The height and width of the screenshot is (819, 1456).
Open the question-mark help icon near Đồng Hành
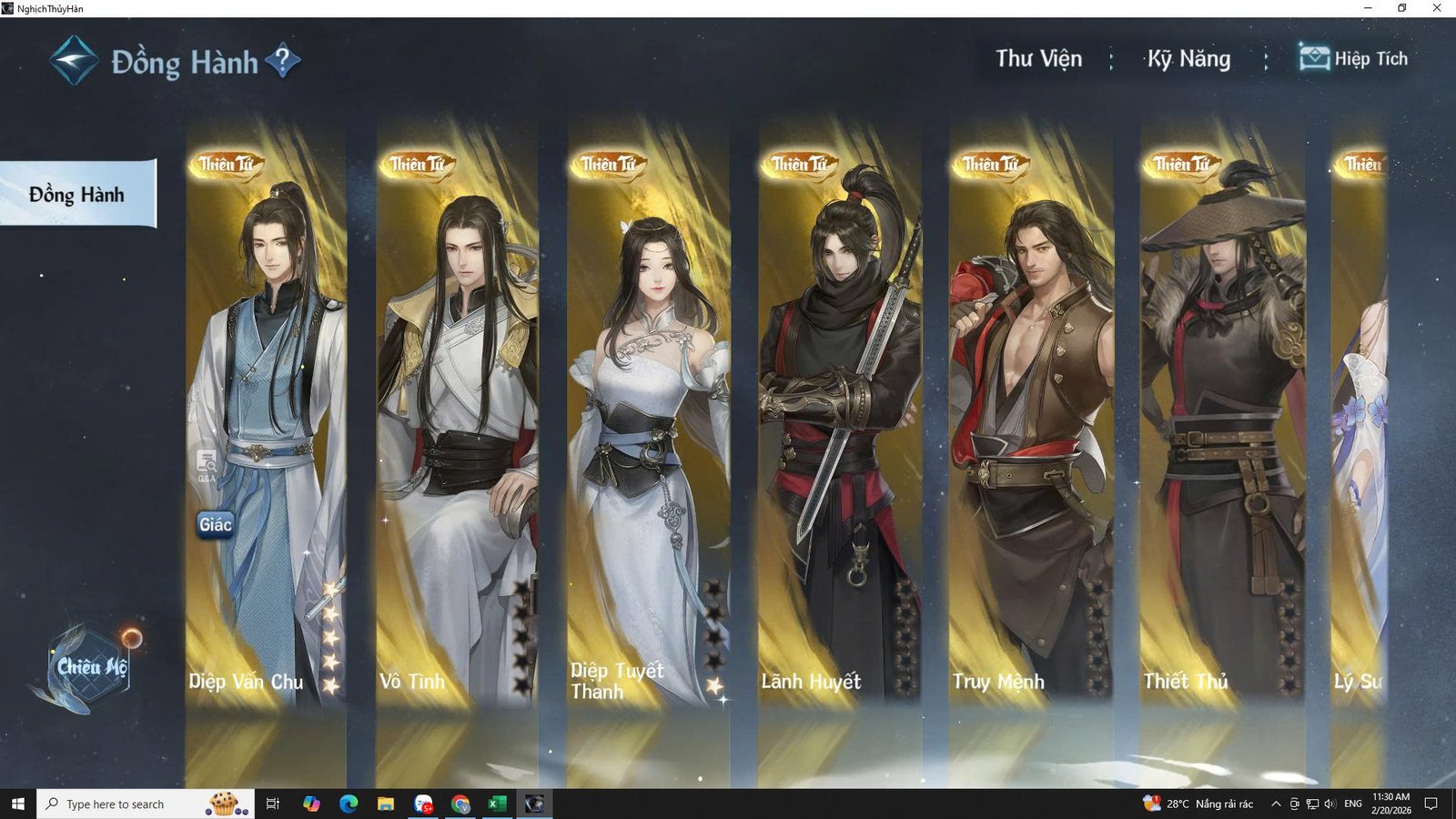click(x=285, y=57)
